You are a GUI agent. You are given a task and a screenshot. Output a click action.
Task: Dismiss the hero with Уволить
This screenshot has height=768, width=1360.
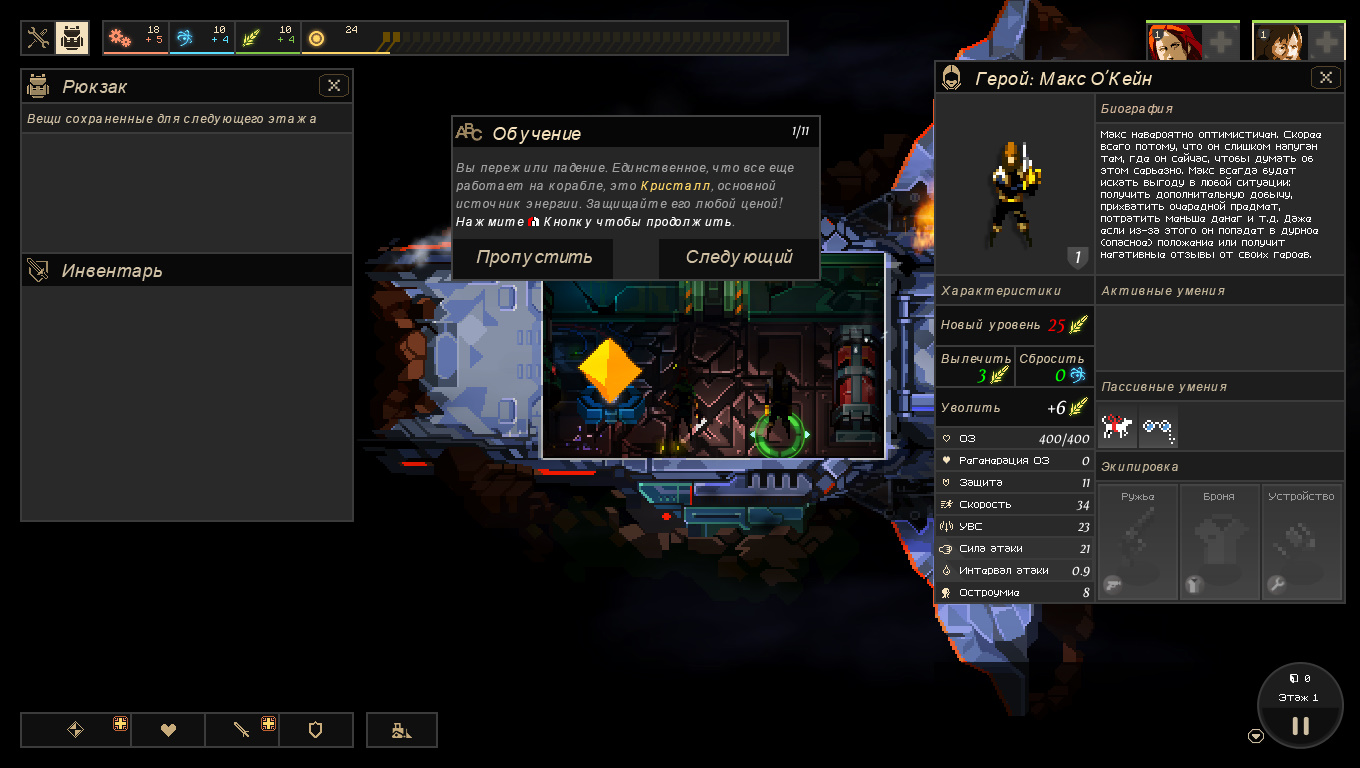1014,408
